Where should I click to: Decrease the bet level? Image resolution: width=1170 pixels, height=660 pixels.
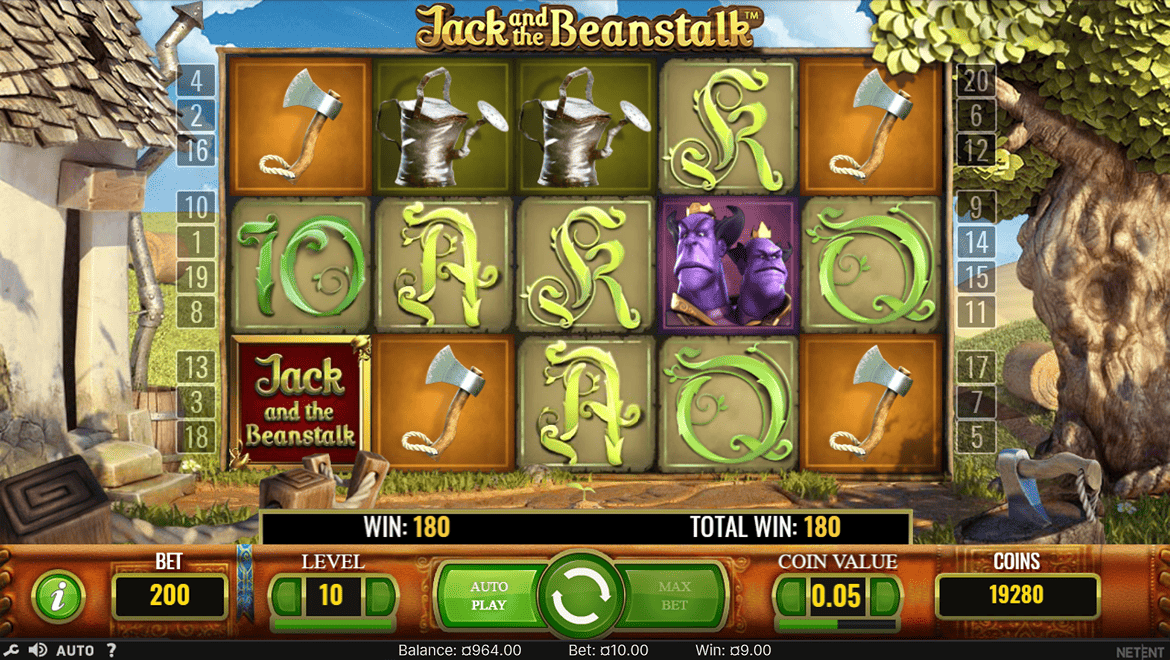pos(286,597)
